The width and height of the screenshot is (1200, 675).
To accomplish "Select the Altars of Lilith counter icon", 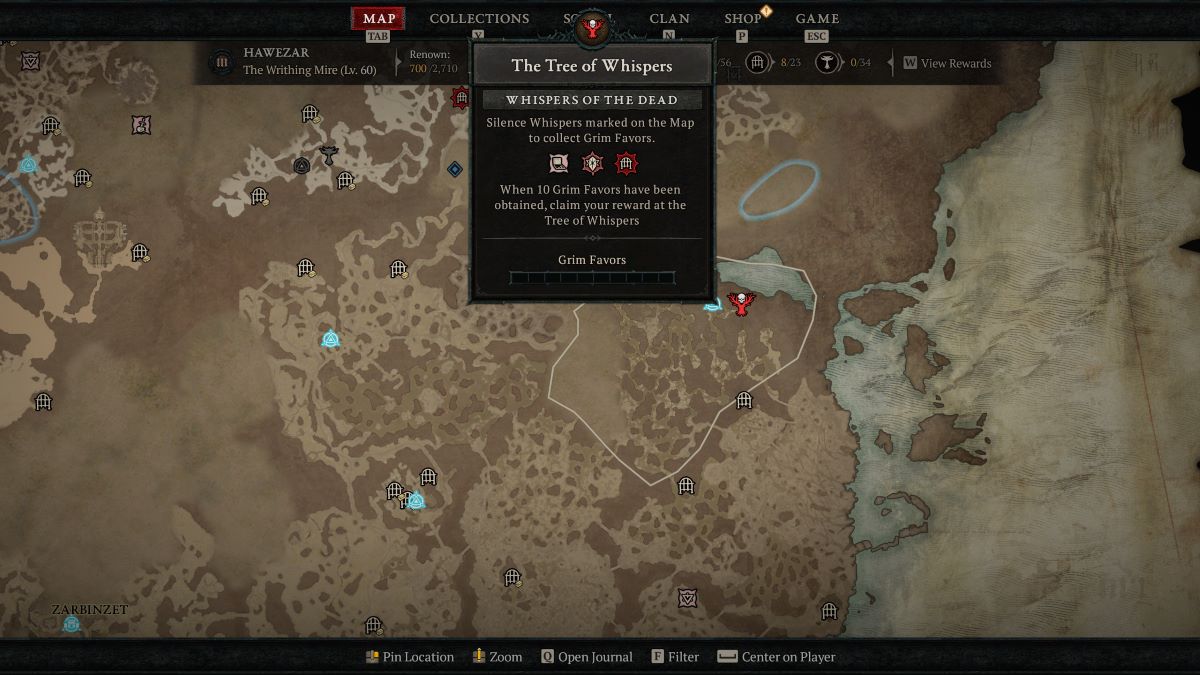I will point(827,63).
